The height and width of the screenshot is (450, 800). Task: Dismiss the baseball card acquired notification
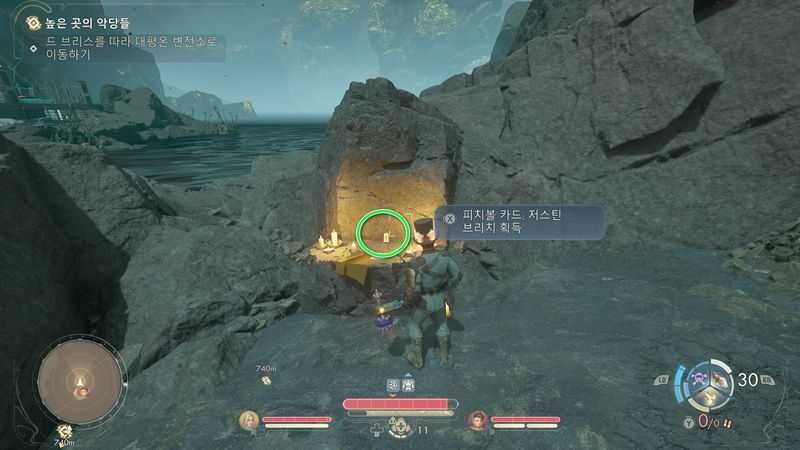point(449,218)
